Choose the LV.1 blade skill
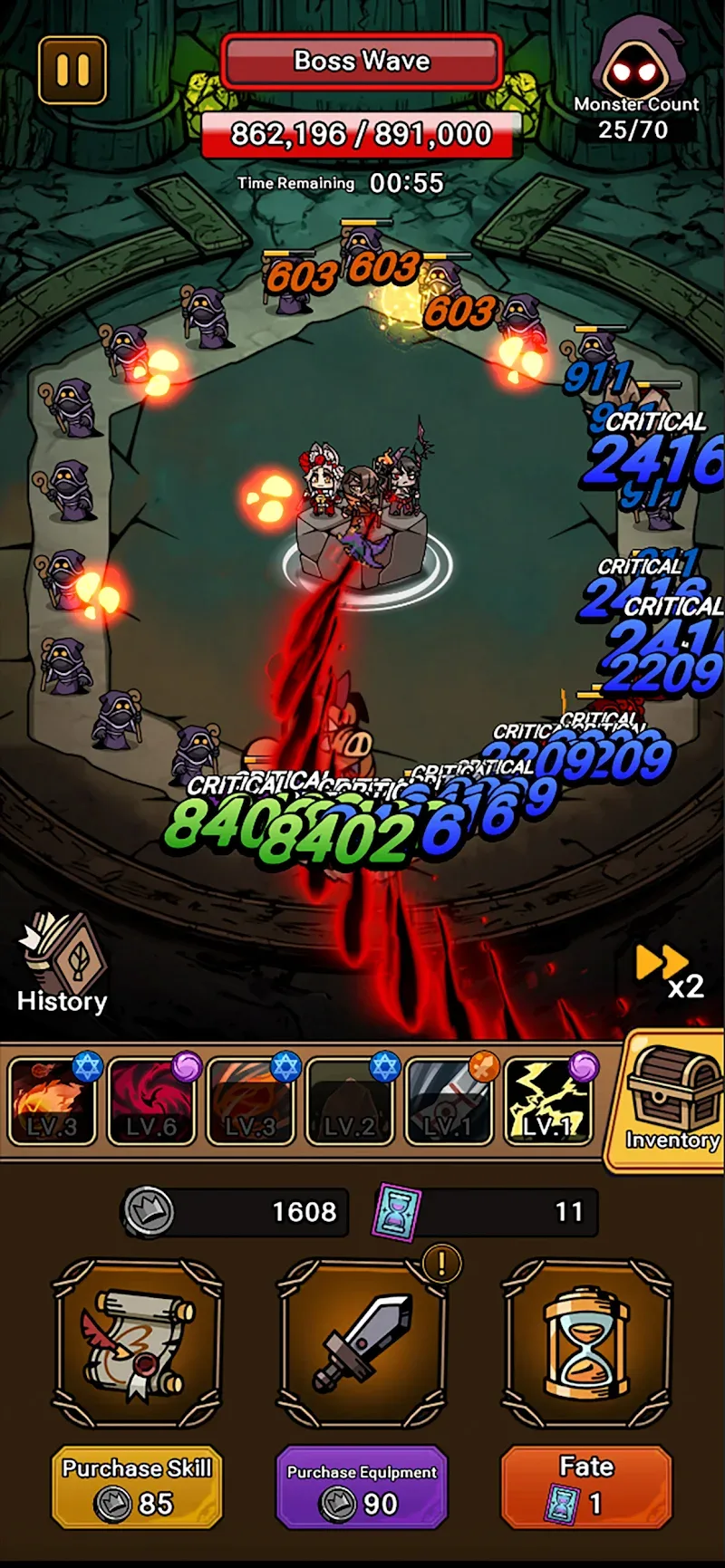 [x=449, y=1101]
